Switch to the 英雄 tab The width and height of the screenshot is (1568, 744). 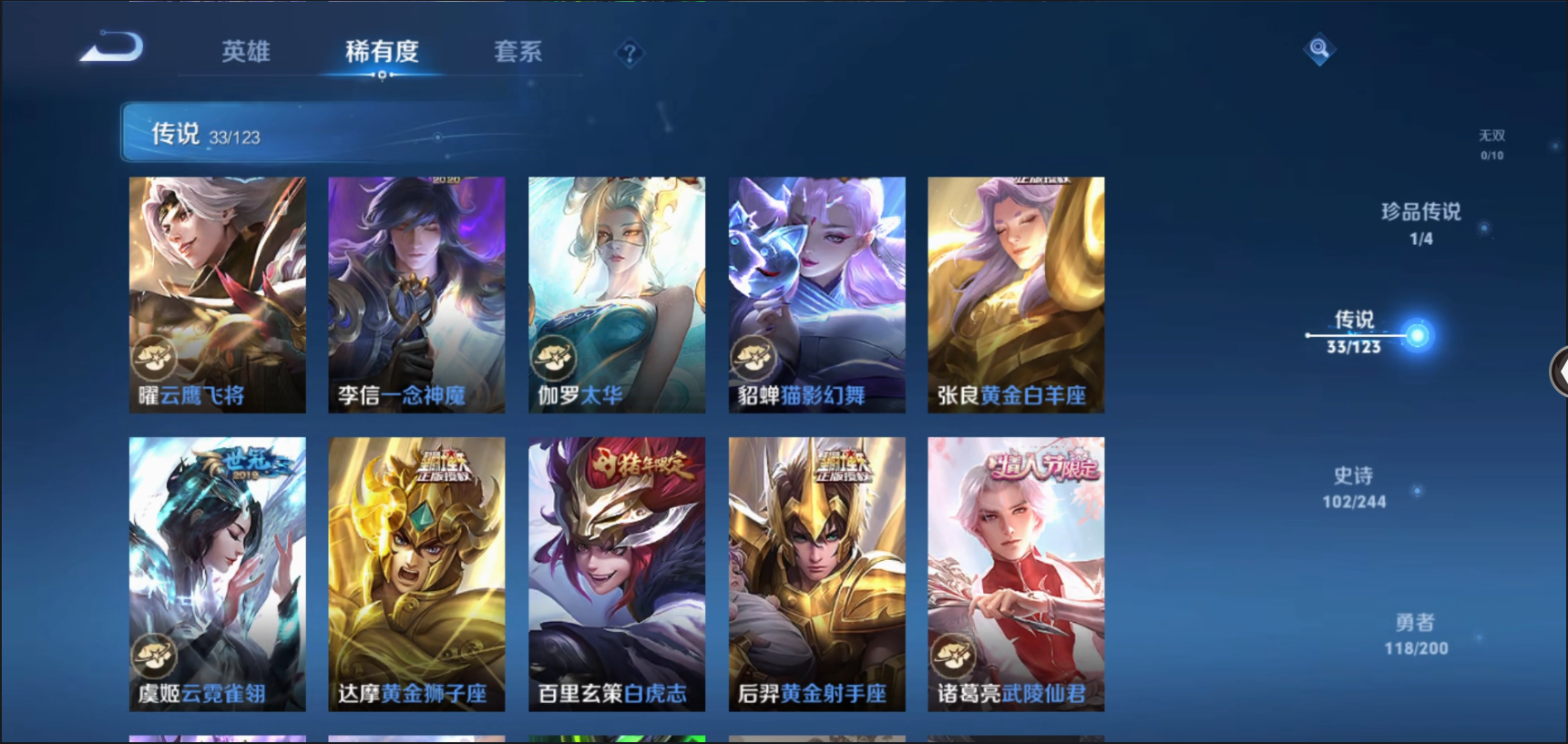[x=245, y=51]
